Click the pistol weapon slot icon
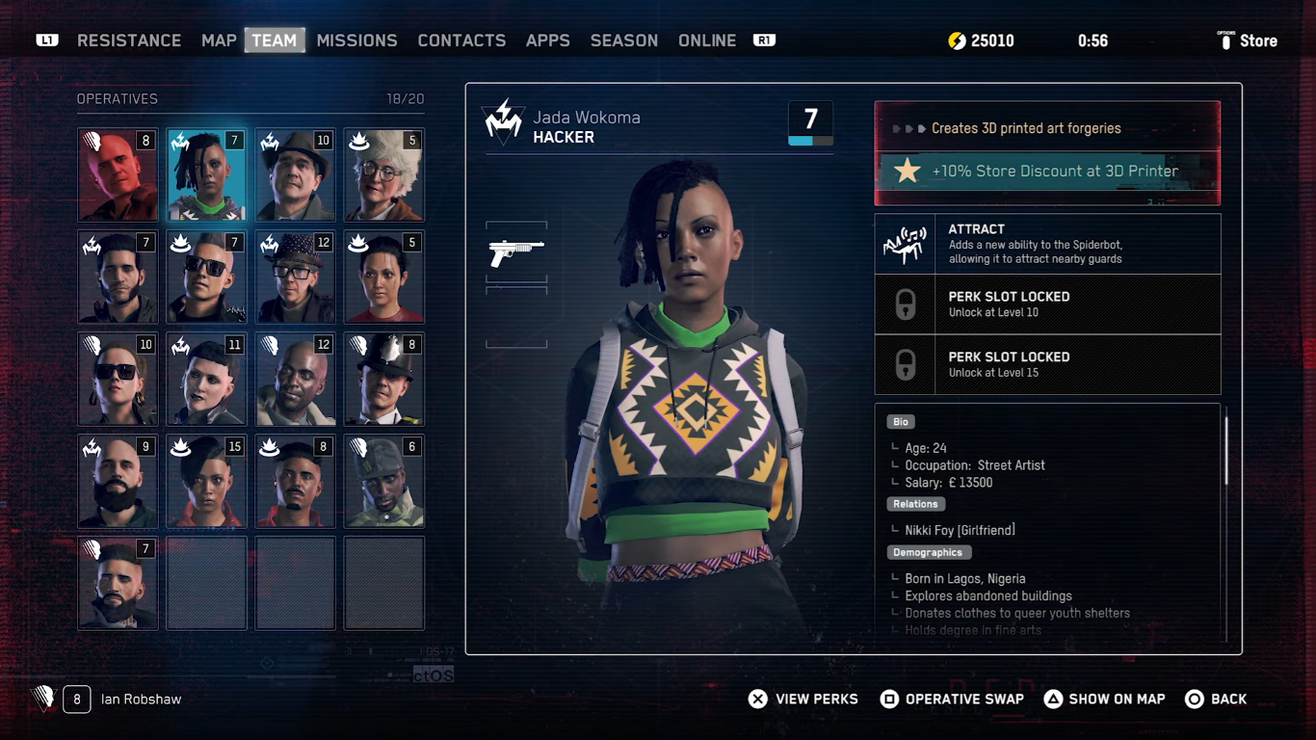This screenshot has width=1316, height=740. click(x=516, y=253)
